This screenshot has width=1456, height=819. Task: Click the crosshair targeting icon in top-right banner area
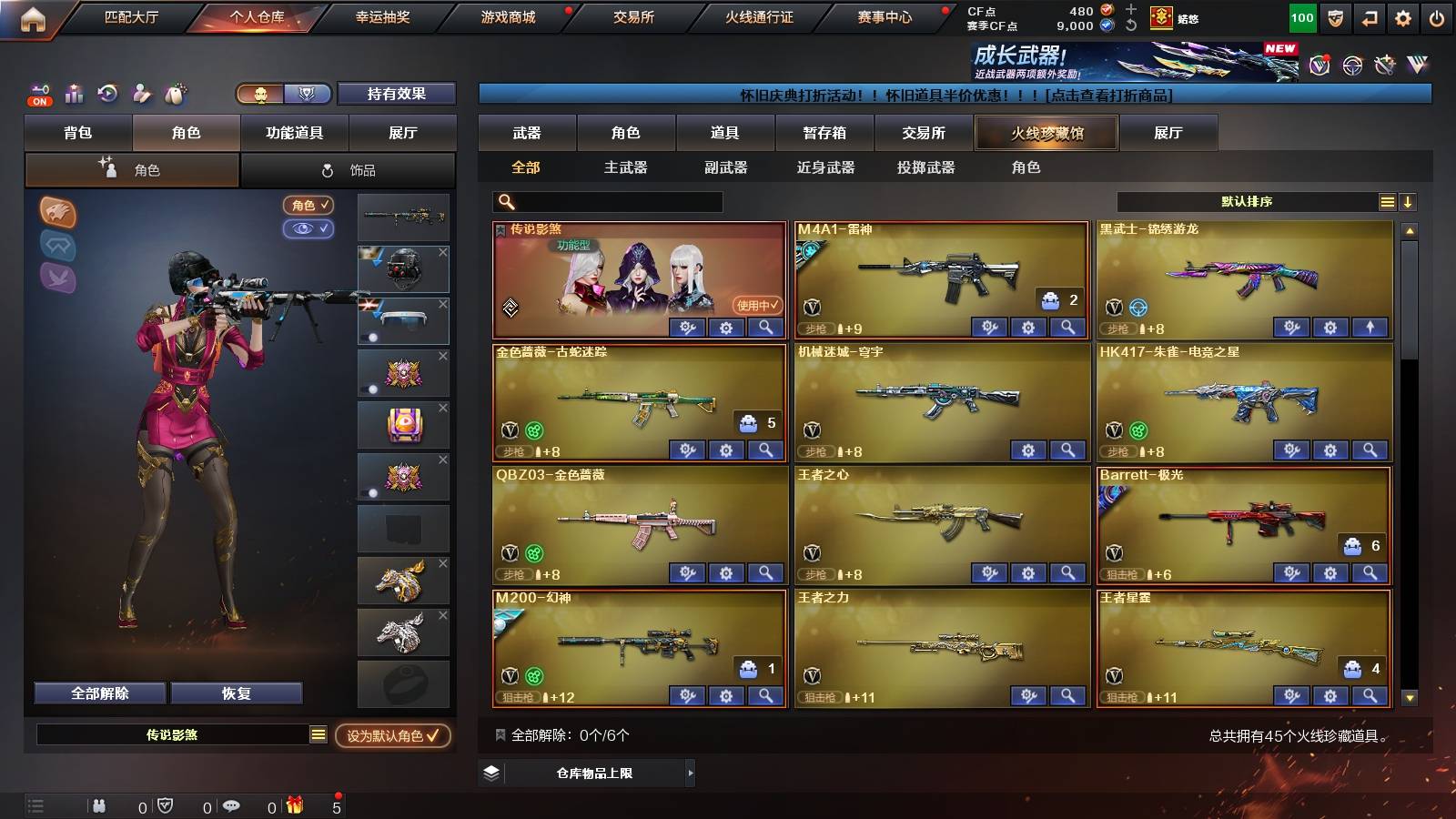pos(1350,66)
